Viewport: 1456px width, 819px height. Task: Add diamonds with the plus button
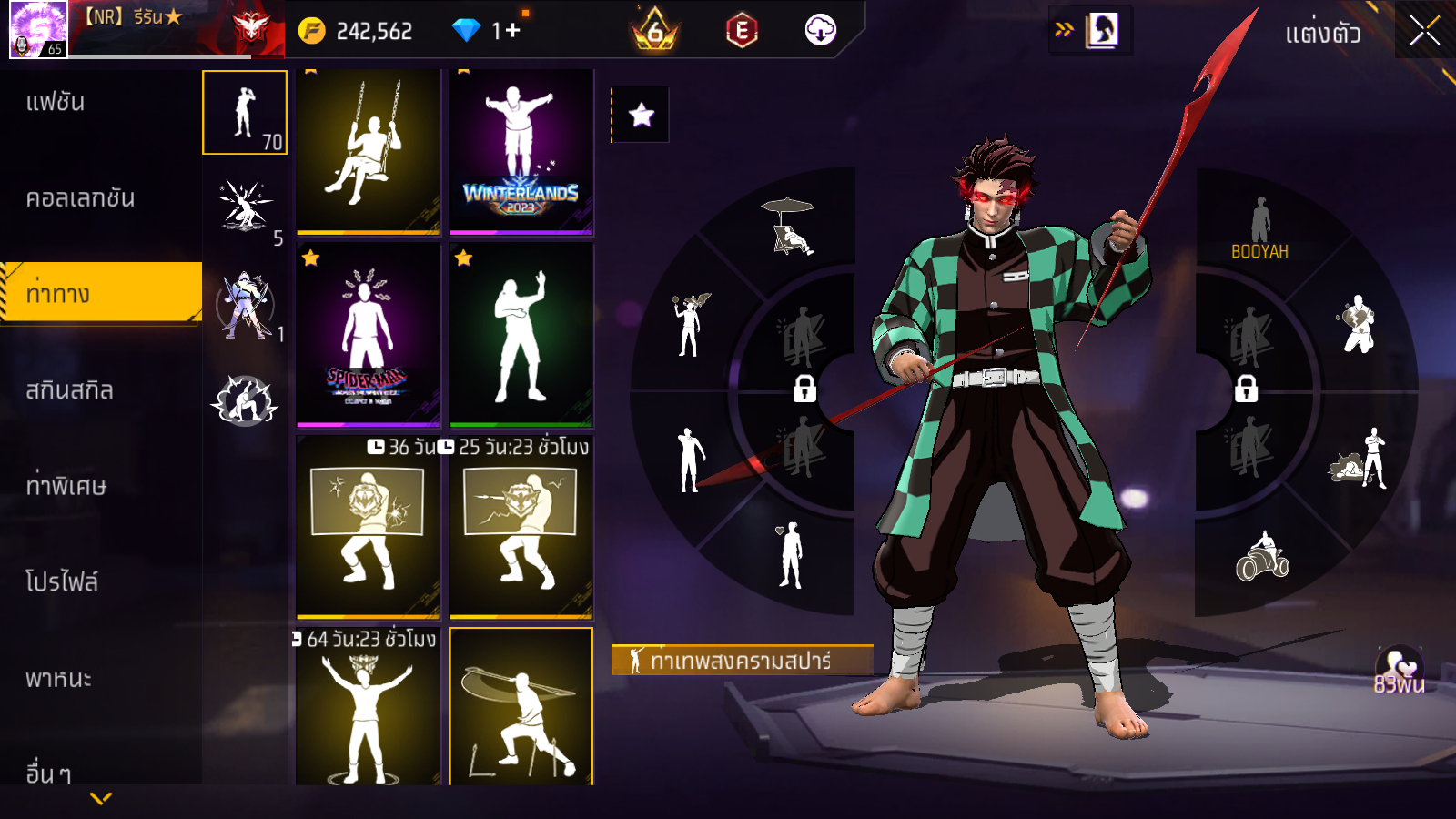click(x=512, y=31)
